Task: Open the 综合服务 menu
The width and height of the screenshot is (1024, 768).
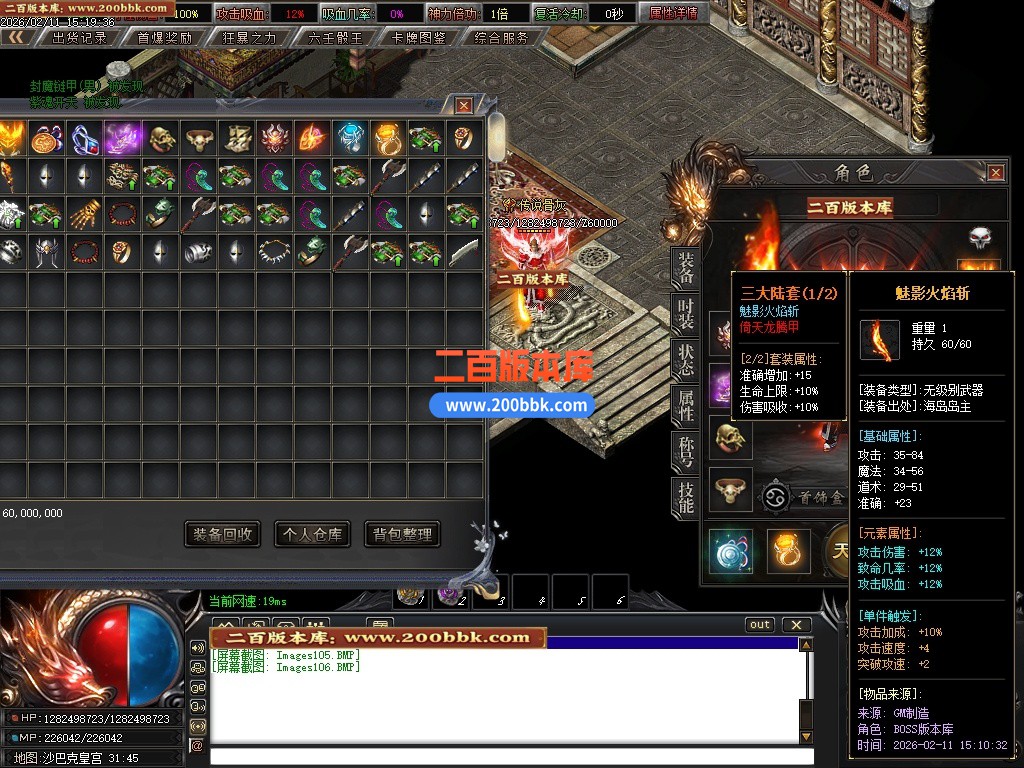Action: coord(502,38)
